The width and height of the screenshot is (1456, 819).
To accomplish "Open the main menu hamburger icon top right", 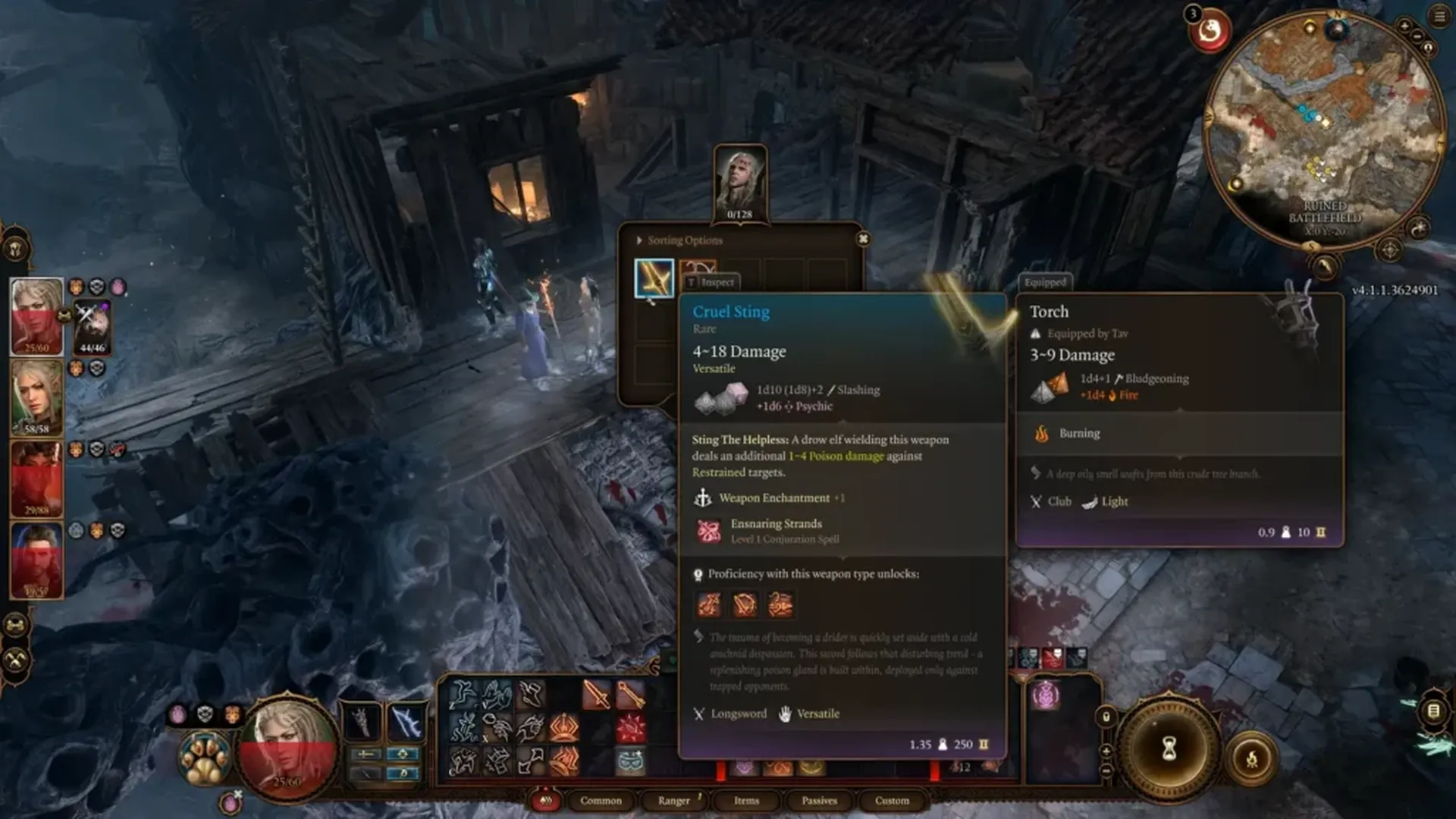I will click(1439, 16).
